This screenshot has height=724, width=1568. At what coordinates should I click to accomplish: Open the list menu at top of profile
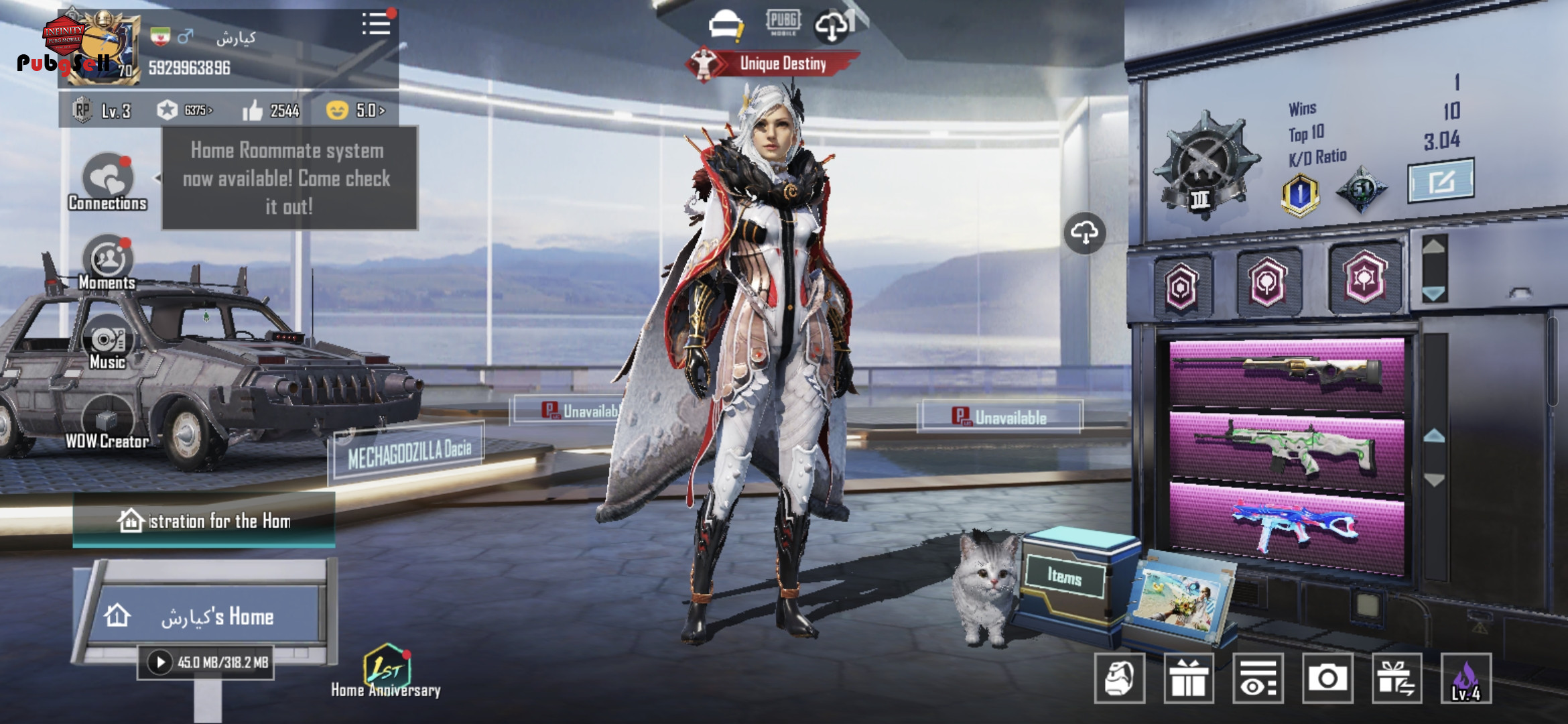(x=377, y=24)
